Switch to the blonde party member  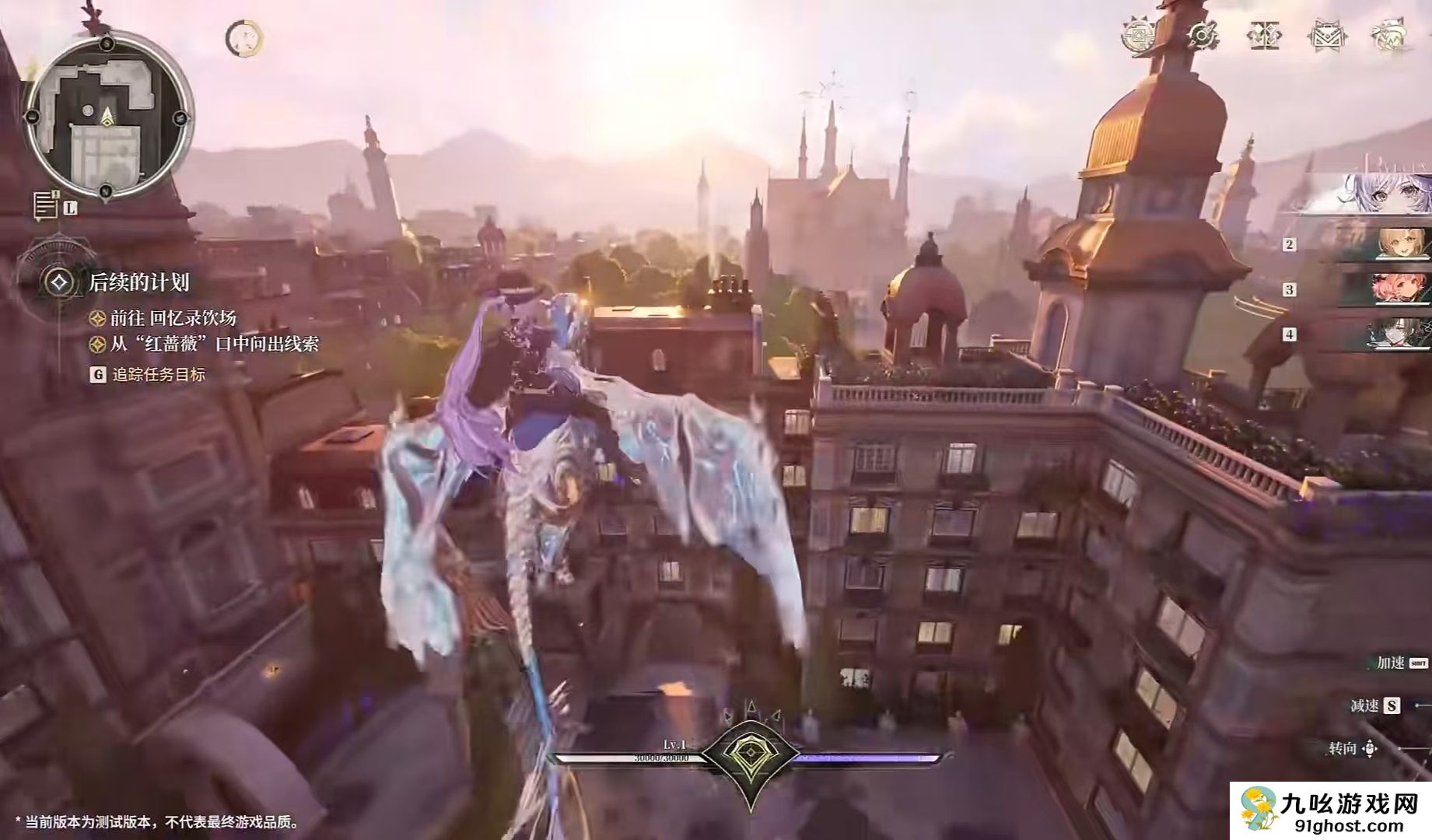(x=1399, y=243)
